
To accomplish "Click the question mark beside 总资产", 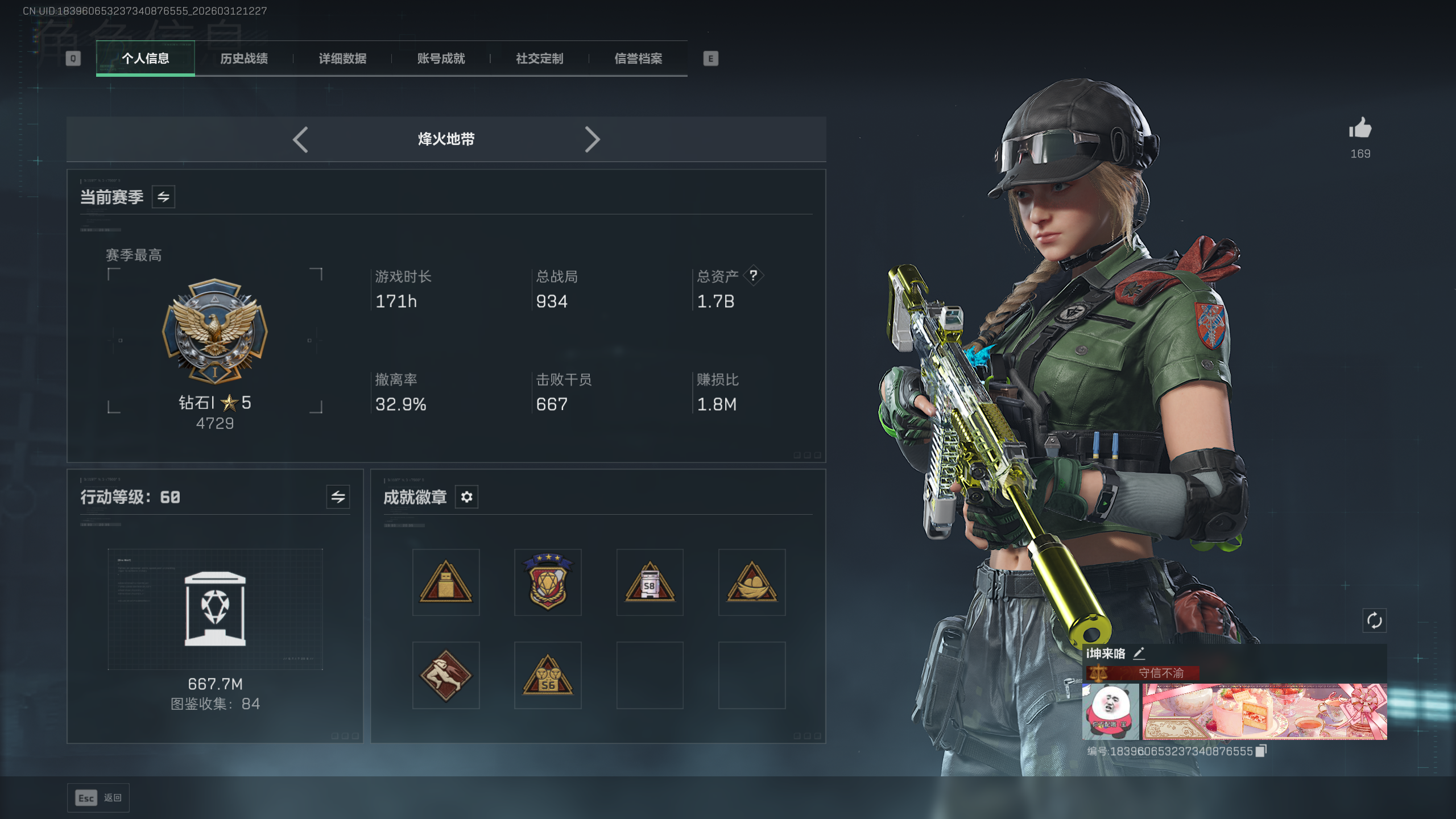I will (753, 276).
